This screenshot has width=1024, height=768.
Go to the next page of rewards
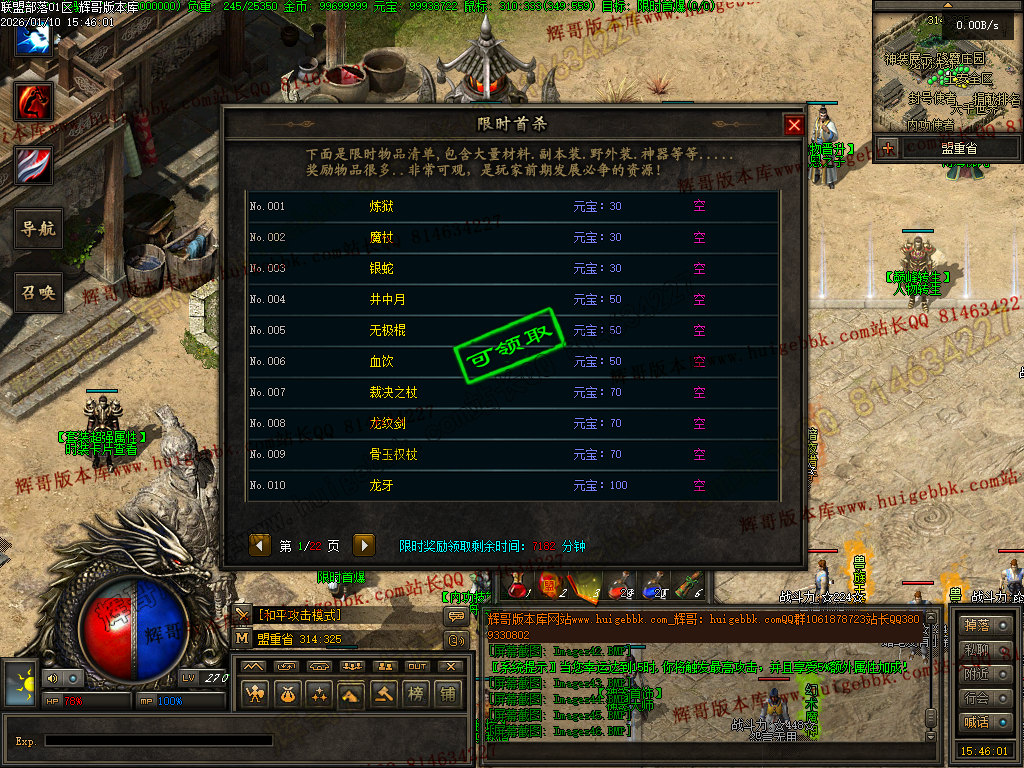[x=364, y=545]
